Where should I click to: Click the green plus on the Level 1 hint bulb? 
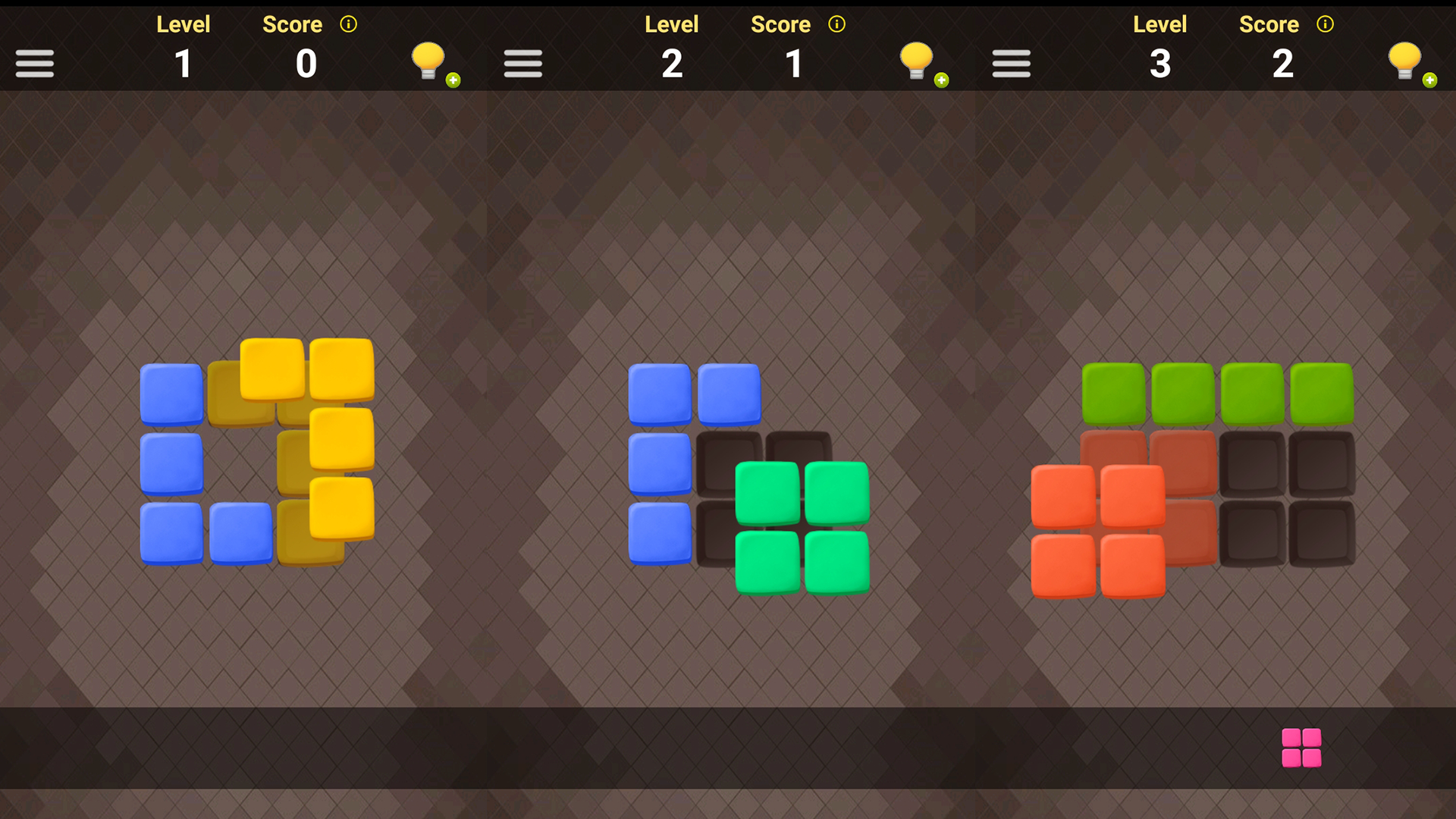pos(451,78)
